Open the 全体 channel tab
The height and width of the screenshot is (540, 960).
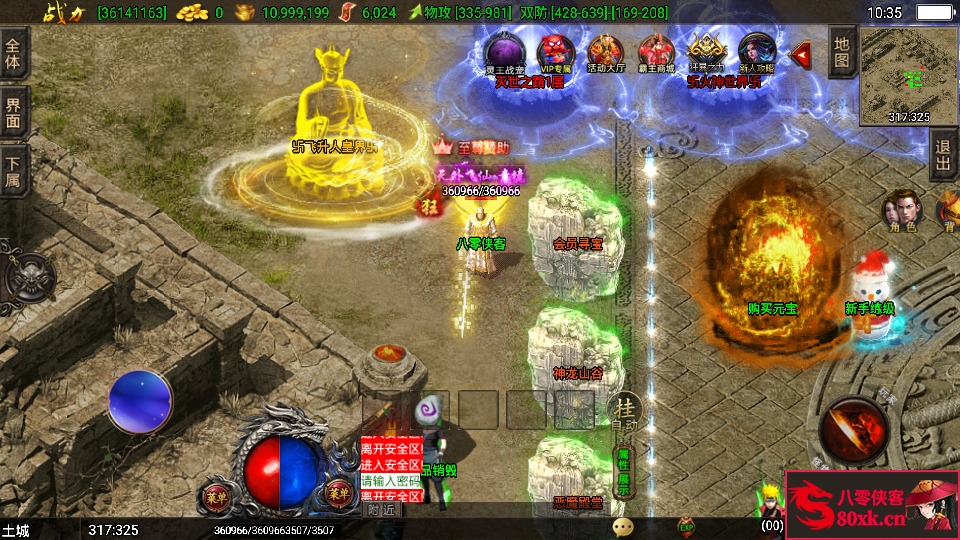13,53
